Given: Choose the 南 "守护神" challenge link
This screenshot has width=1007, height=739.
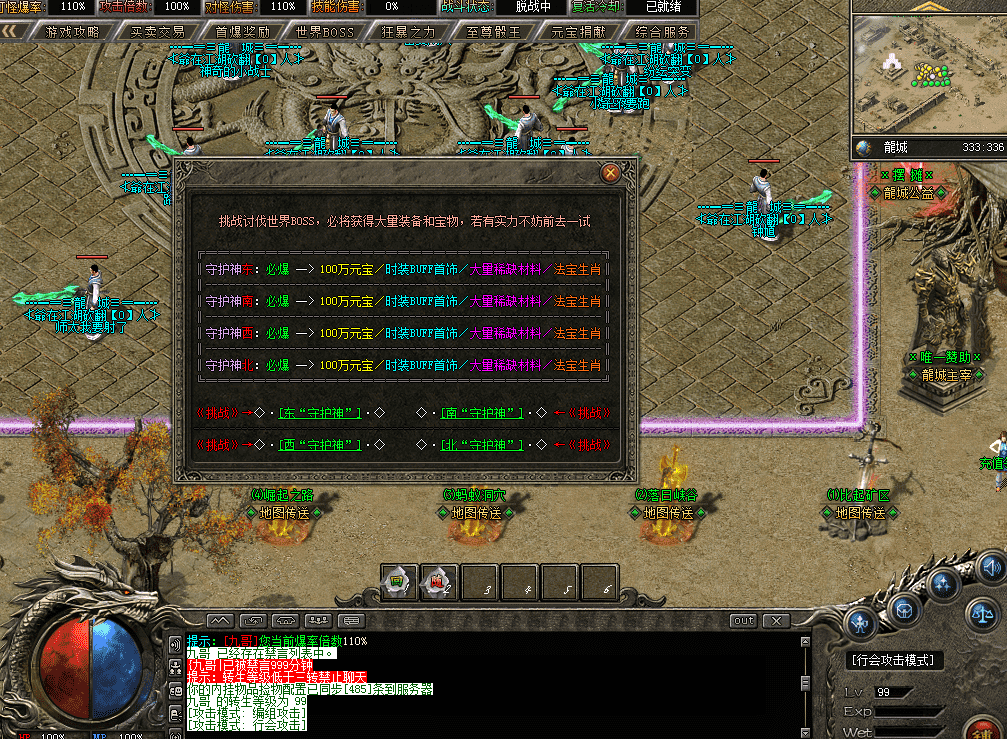Looking at the screenshot, I should point(483,412).
